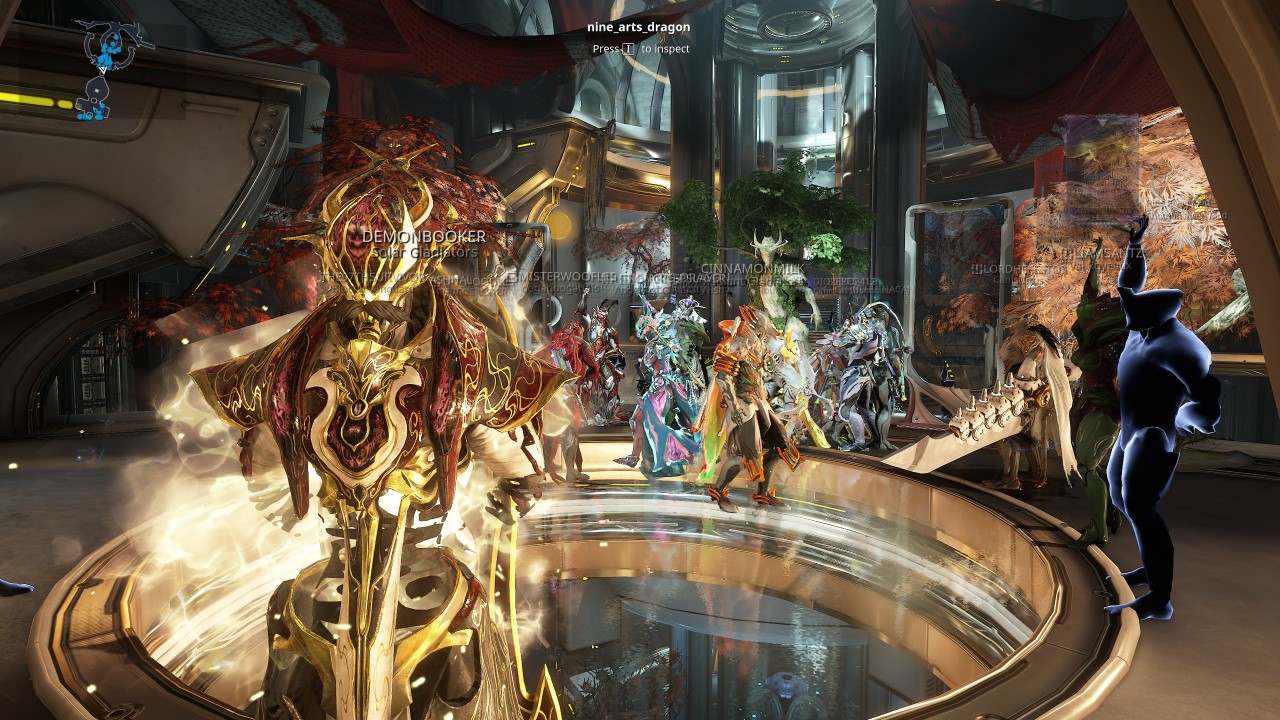Click the Vel Royeaux clan tag
The image size is (1280, 720).
point(1100,266)
